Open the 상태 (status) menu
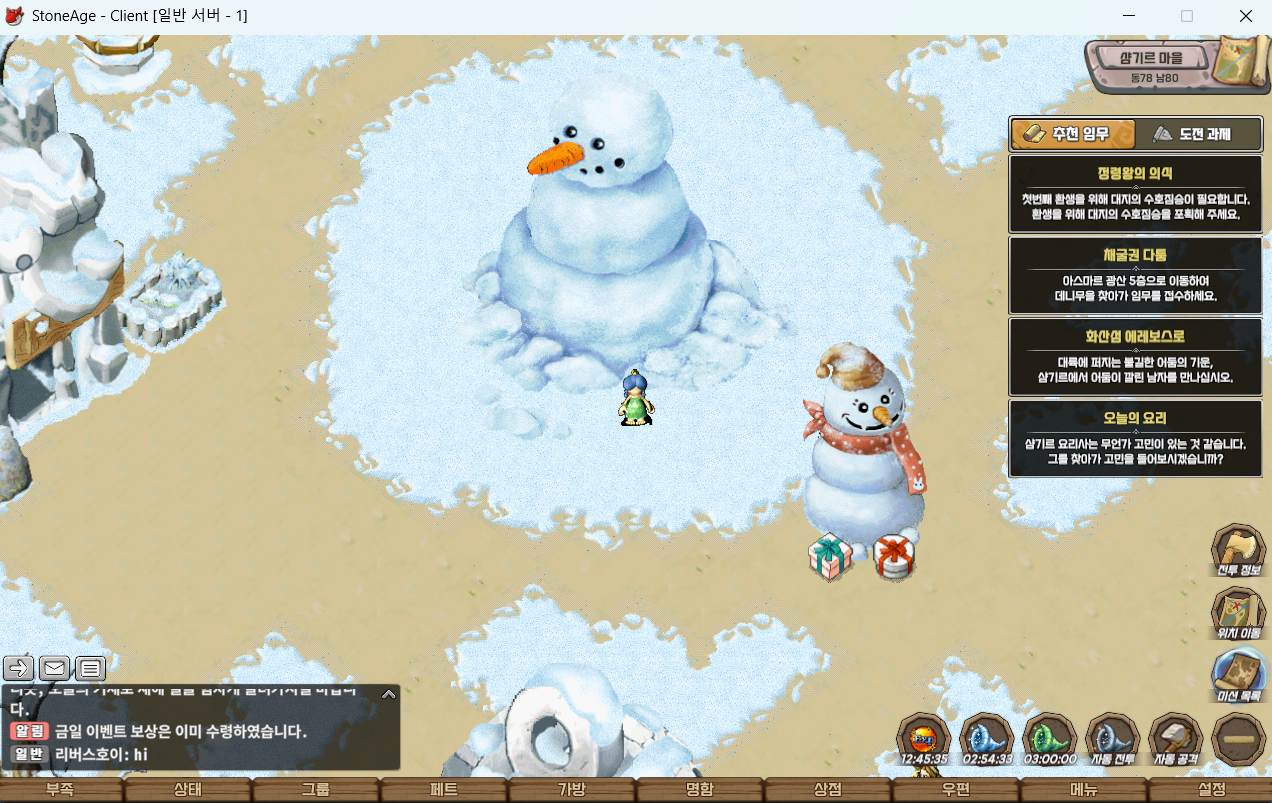Screen dimensions: 1272x803 (188, 790)
